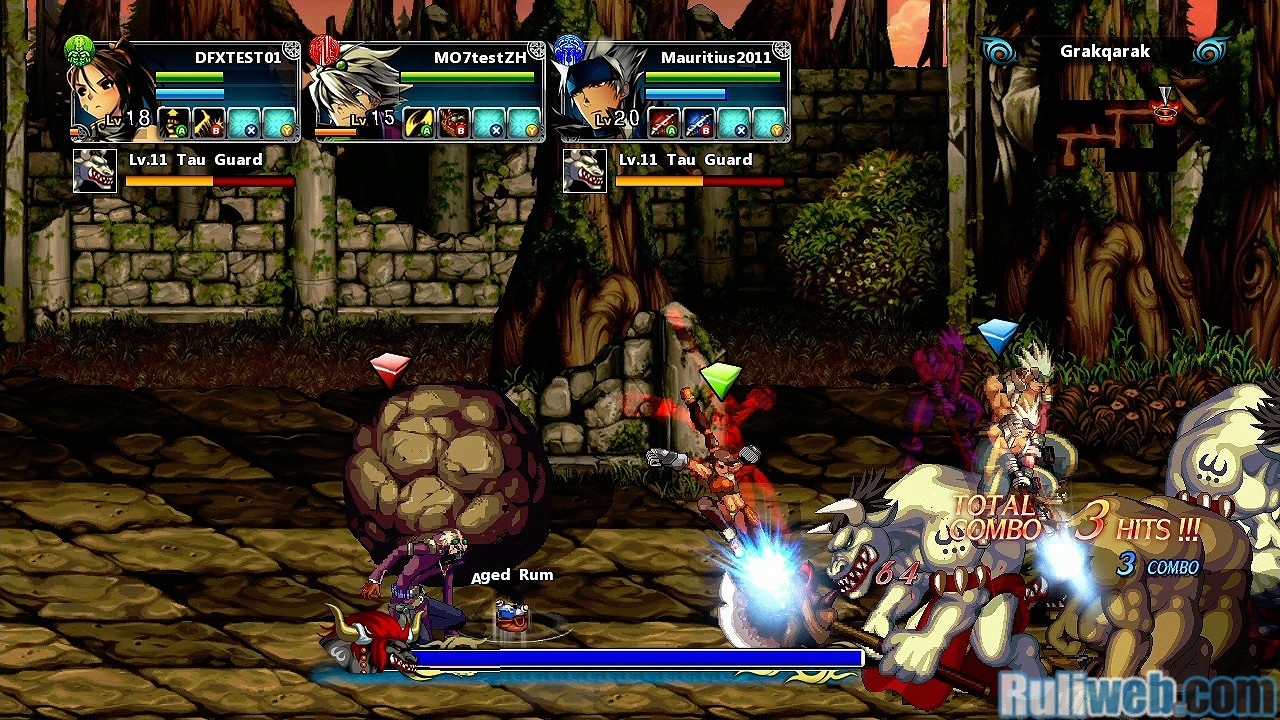Activate DFXTEST01's yellow figure buff skill

click(x=175, y=123)
